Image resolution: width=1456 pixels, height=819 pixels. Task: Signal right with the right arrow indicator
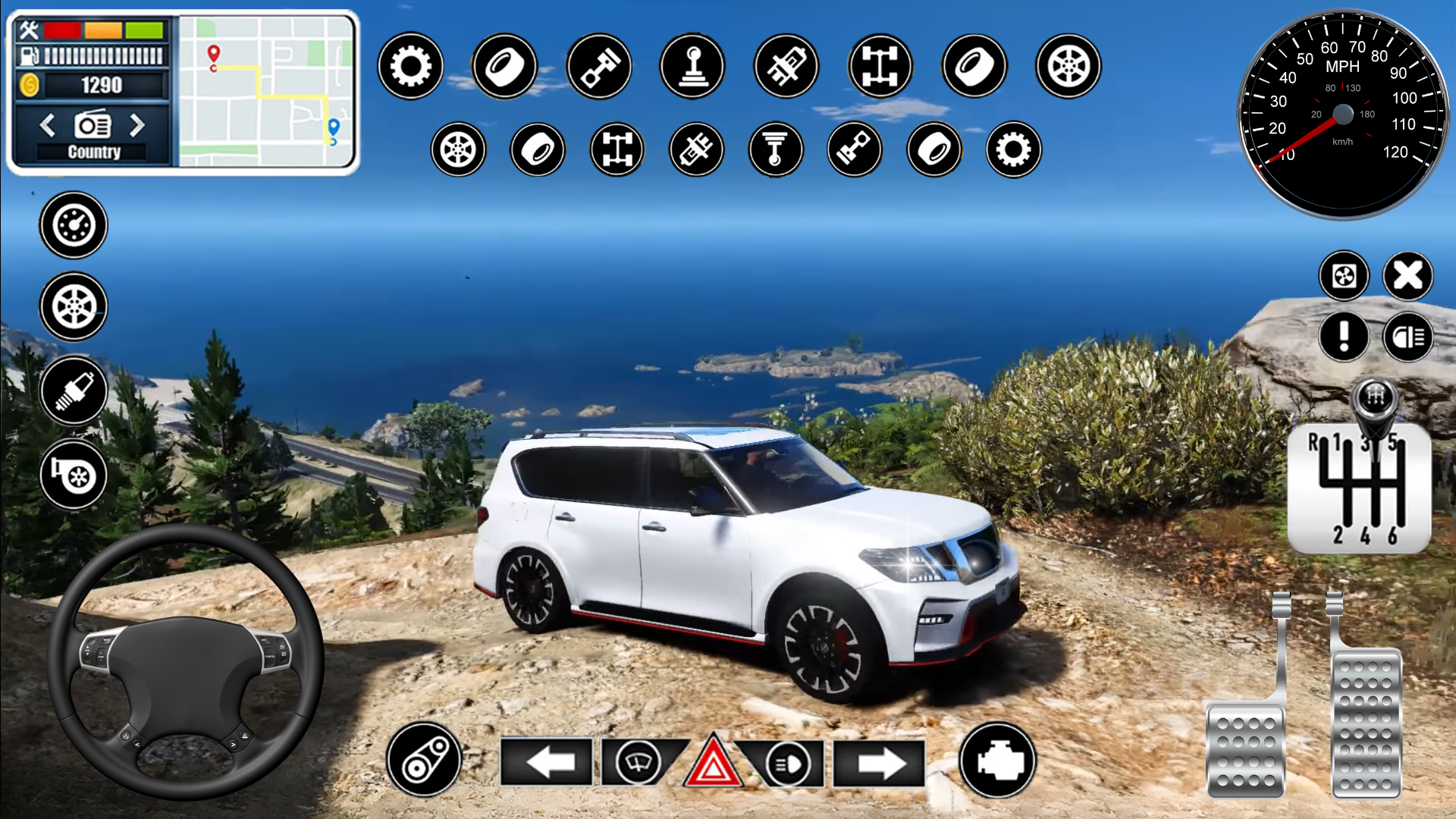pyautogui.click(x=879, y=762)
